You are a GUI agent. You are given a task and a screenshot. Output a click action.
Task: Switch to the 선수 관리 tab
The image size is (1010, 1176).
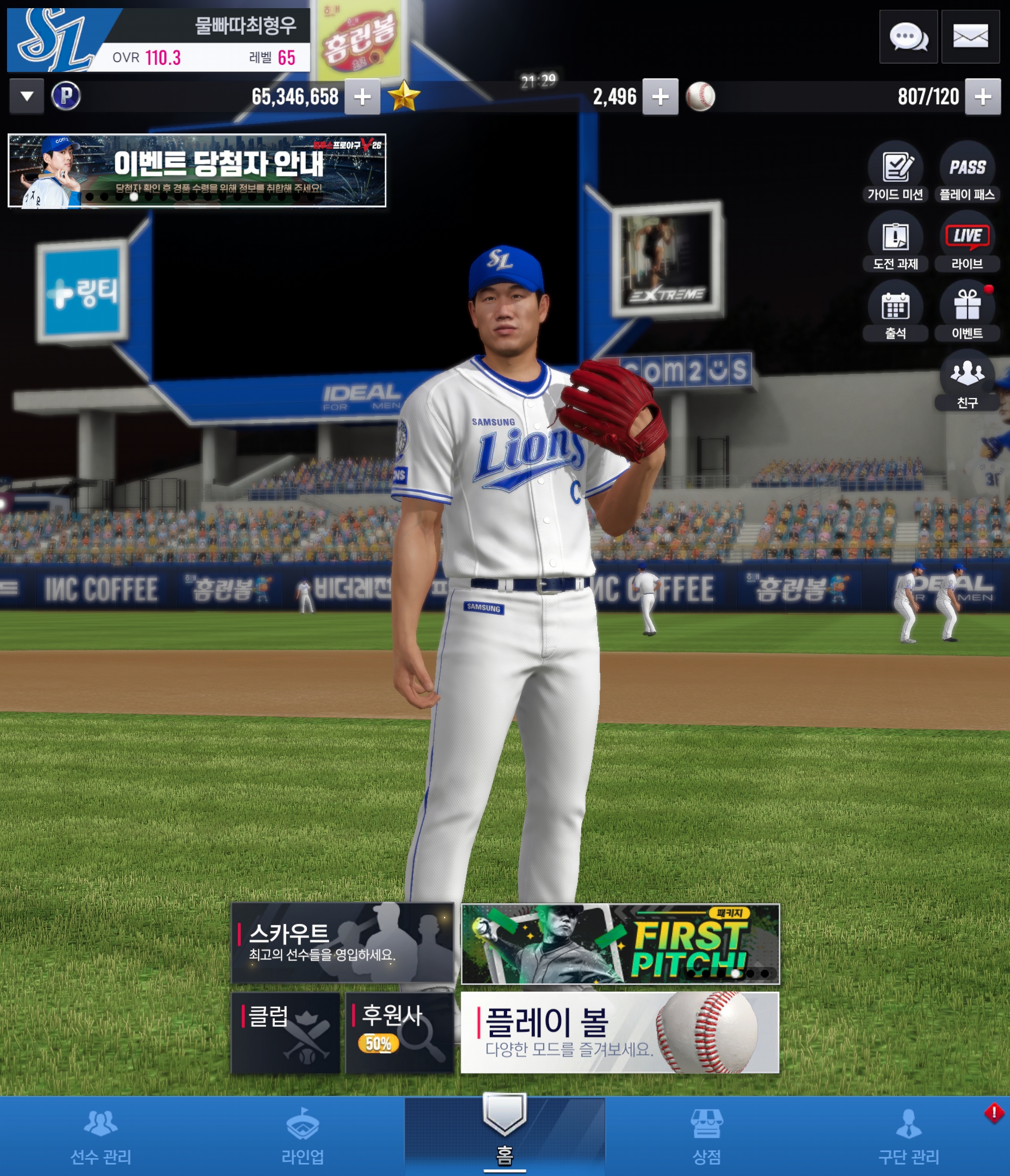[x=101, y=1136]
